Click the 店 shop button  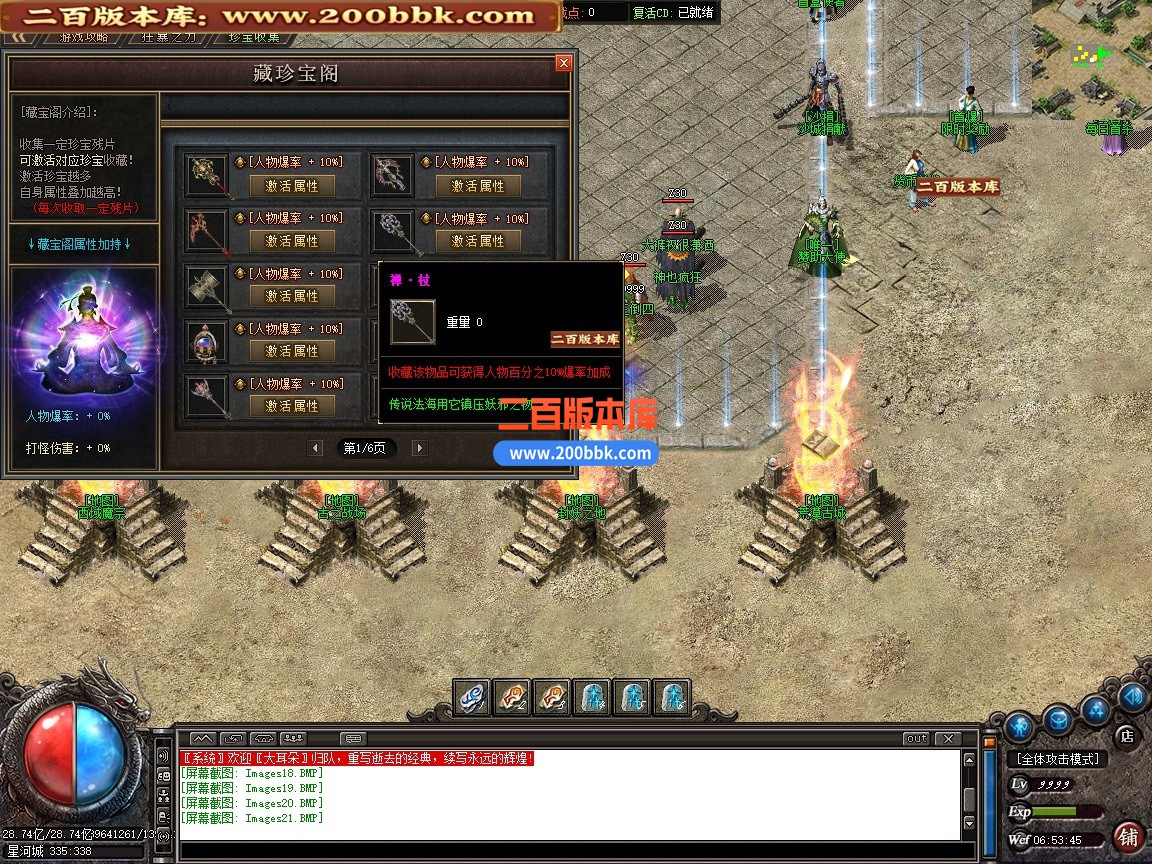[1125, 735]
